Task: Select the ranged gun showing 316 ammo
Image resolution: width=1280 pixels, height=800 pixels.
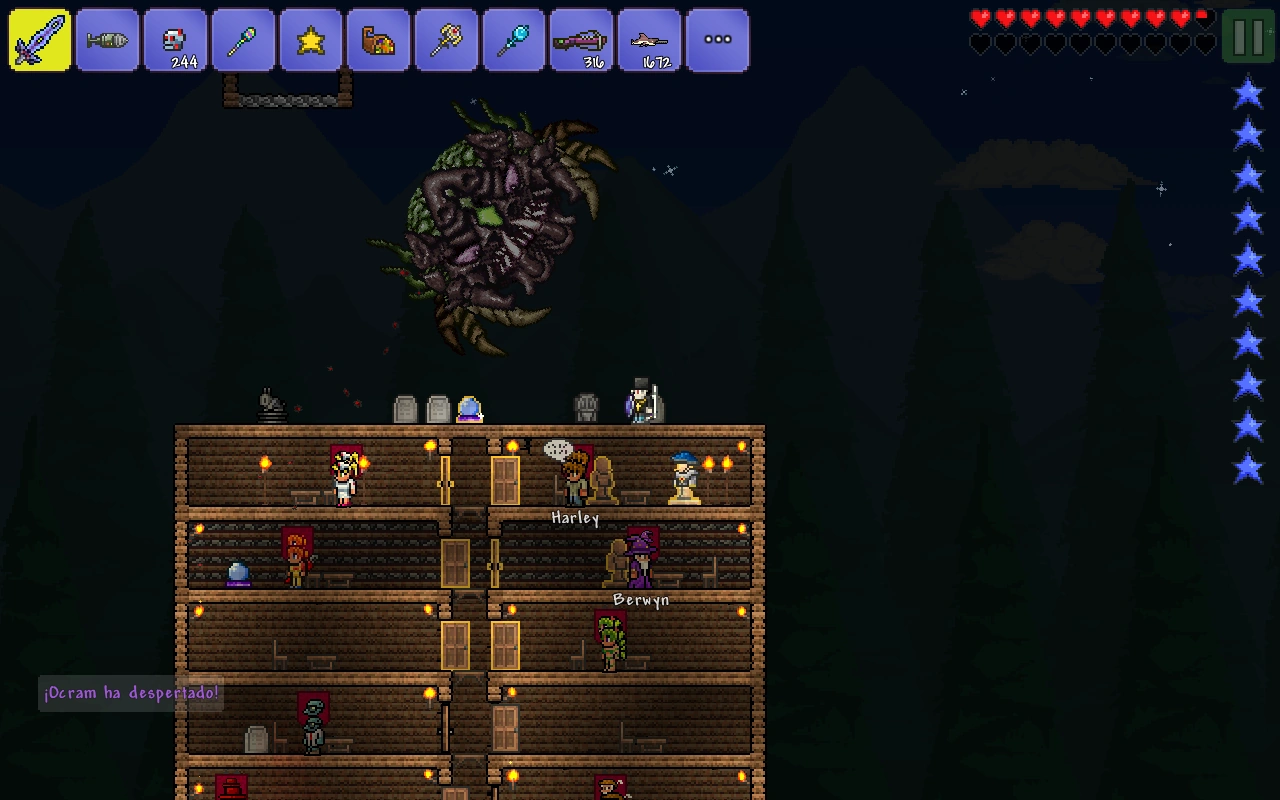Action: (582, 40)
